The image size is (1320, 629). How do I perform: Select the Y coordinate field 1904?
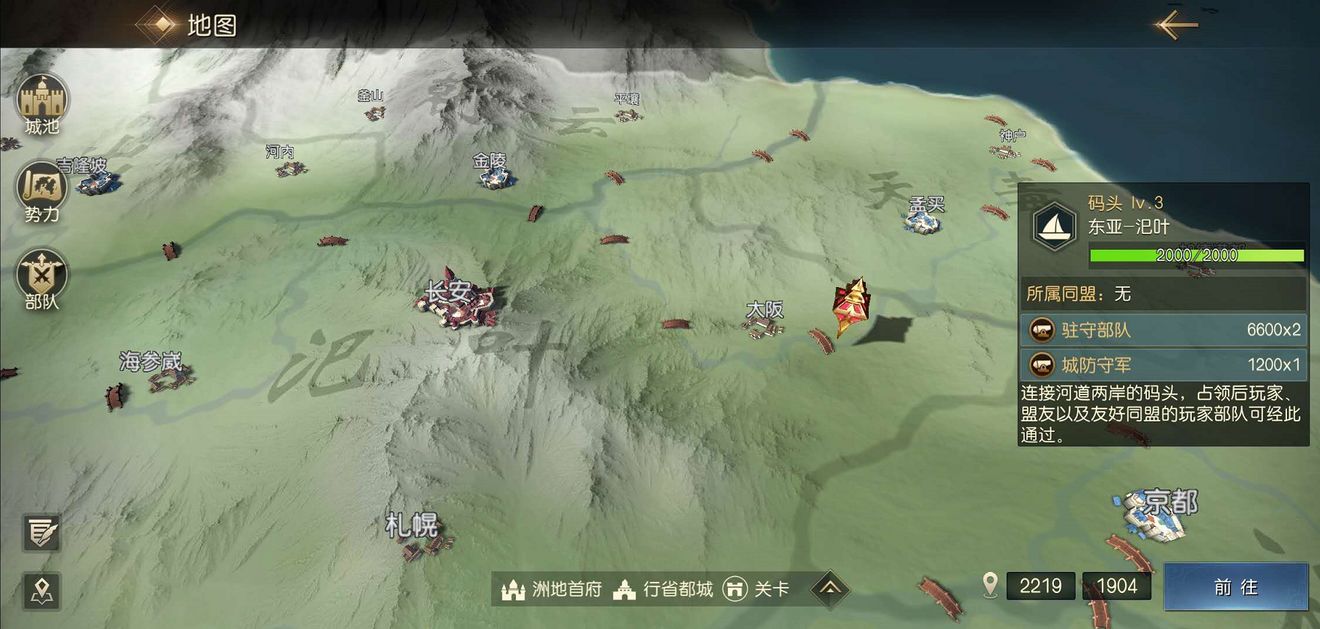coord(1116,586)
